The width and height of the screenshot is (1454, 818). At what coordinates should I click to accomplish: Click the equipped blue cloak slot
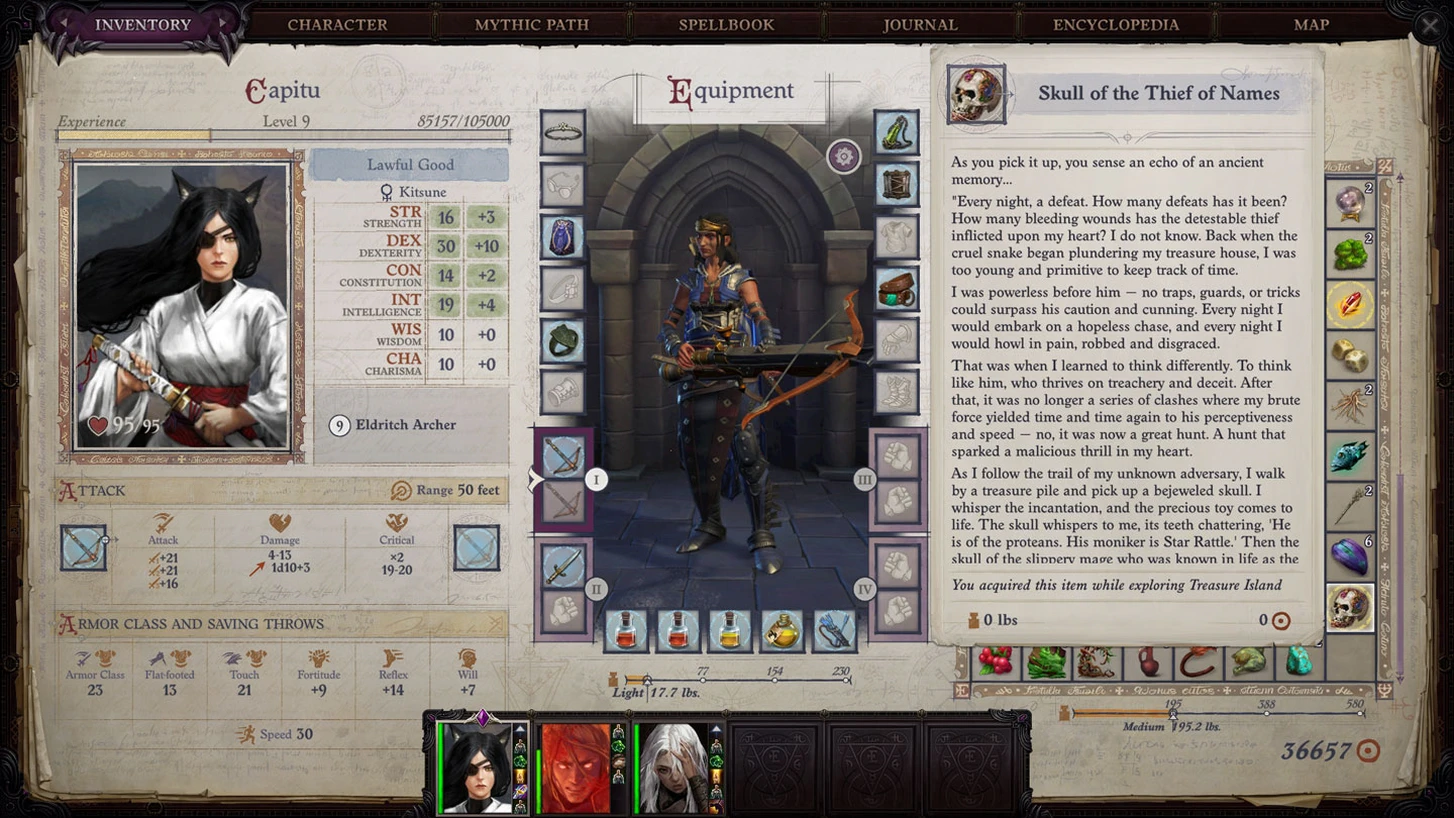(563, 238)
